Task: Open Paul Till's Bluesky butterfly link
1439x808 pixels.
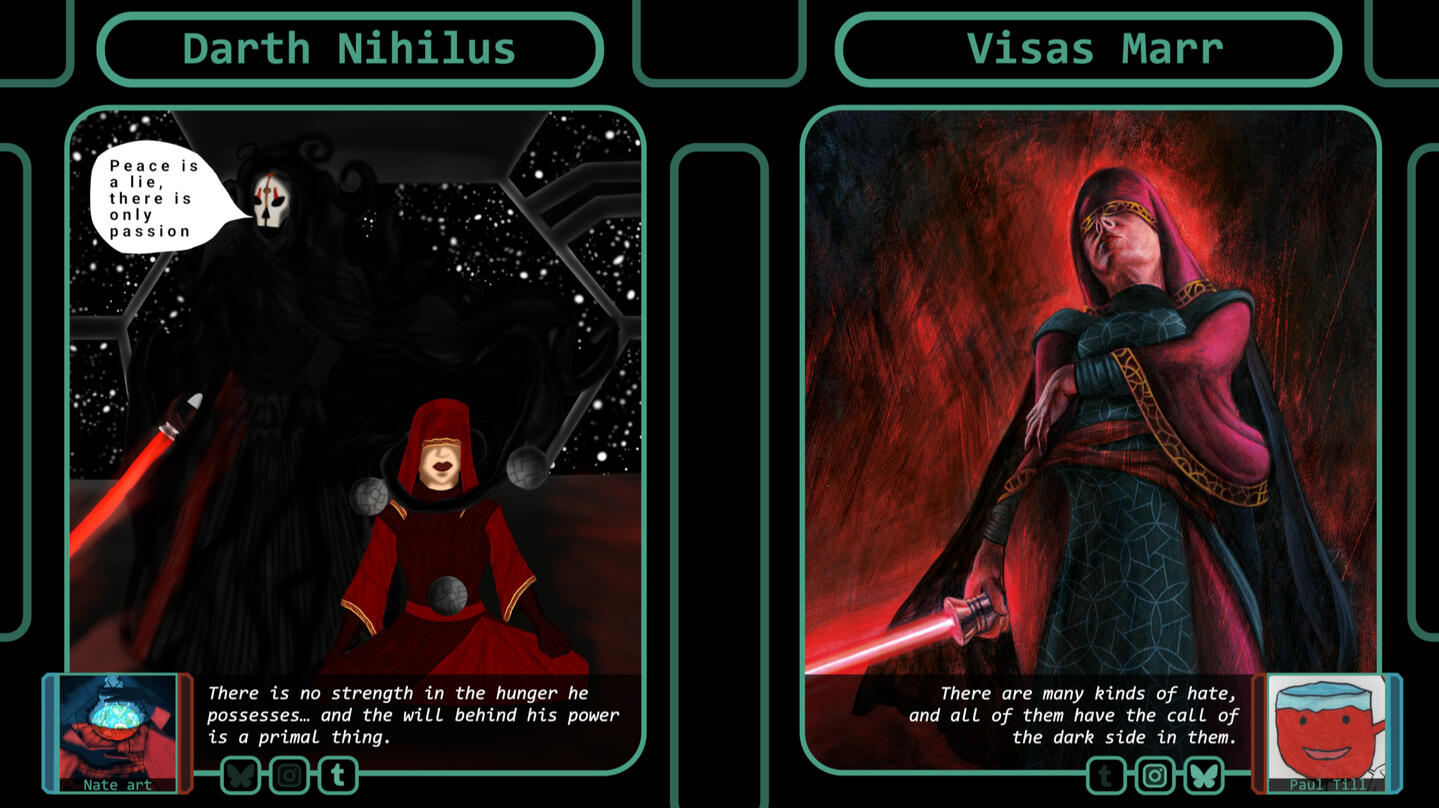Action: click(1204, 775)
